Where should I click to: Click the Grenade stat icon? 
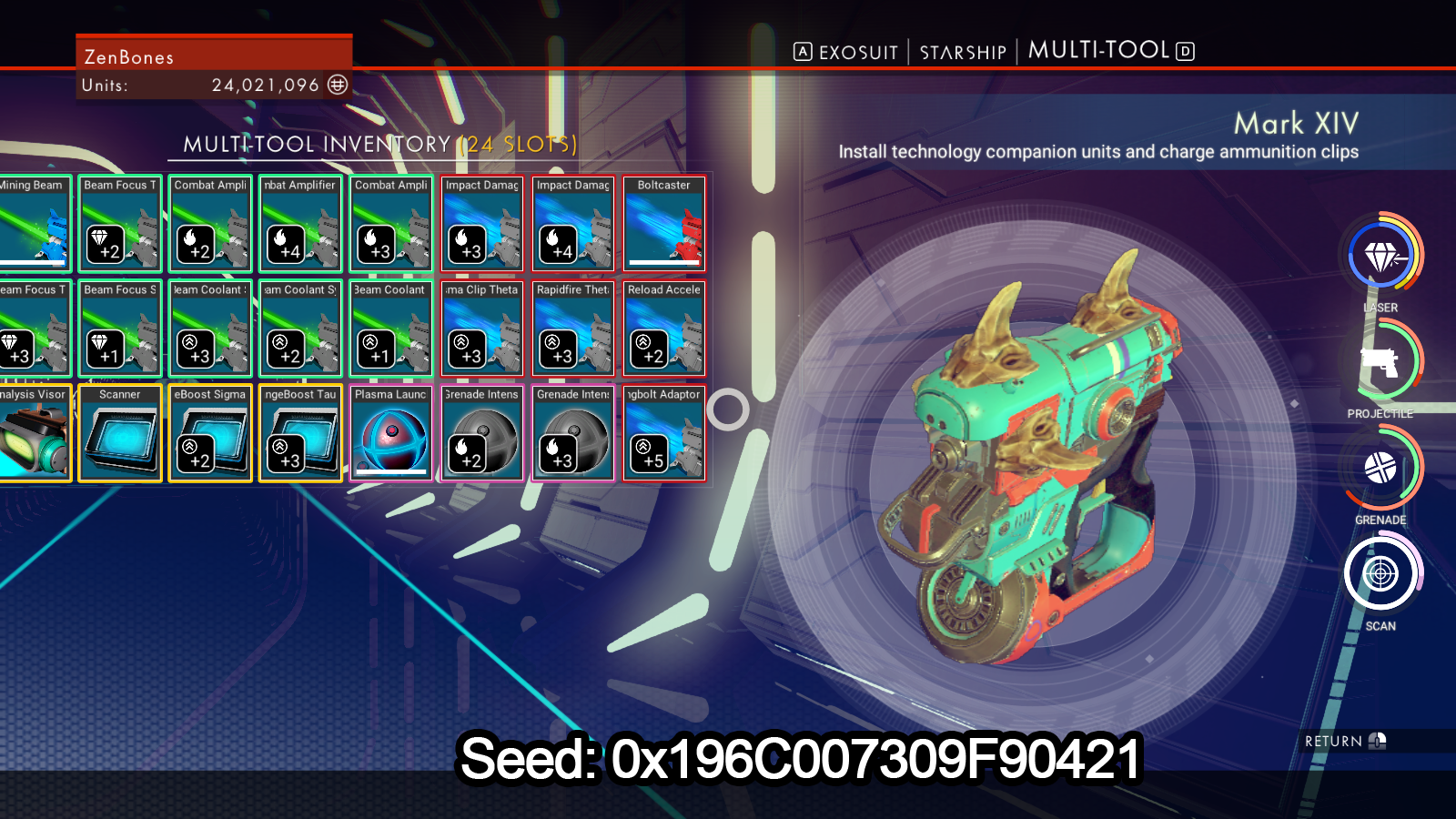click(x=1380, y=469)
